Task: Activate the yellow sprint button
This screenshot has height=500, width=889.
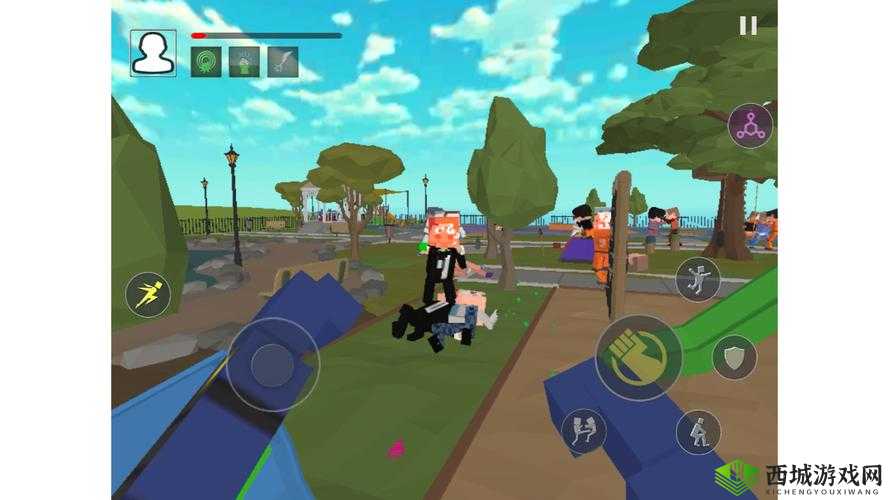Action: point(147,296)
